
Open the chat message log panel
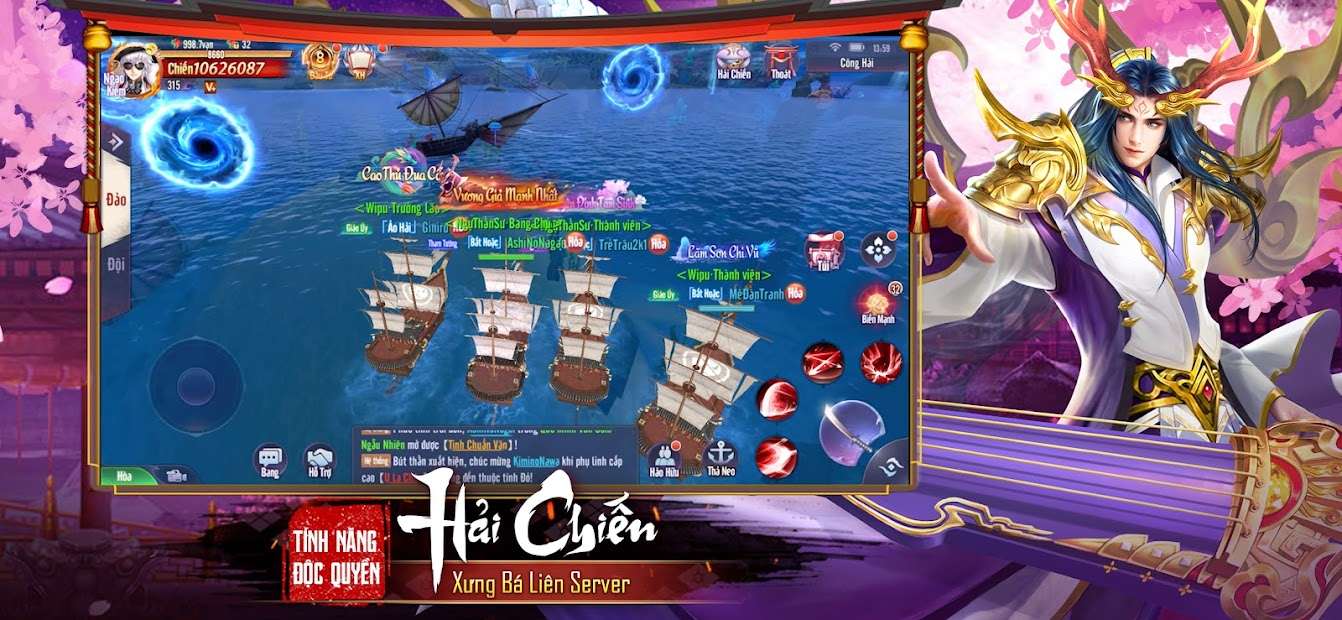495,455
